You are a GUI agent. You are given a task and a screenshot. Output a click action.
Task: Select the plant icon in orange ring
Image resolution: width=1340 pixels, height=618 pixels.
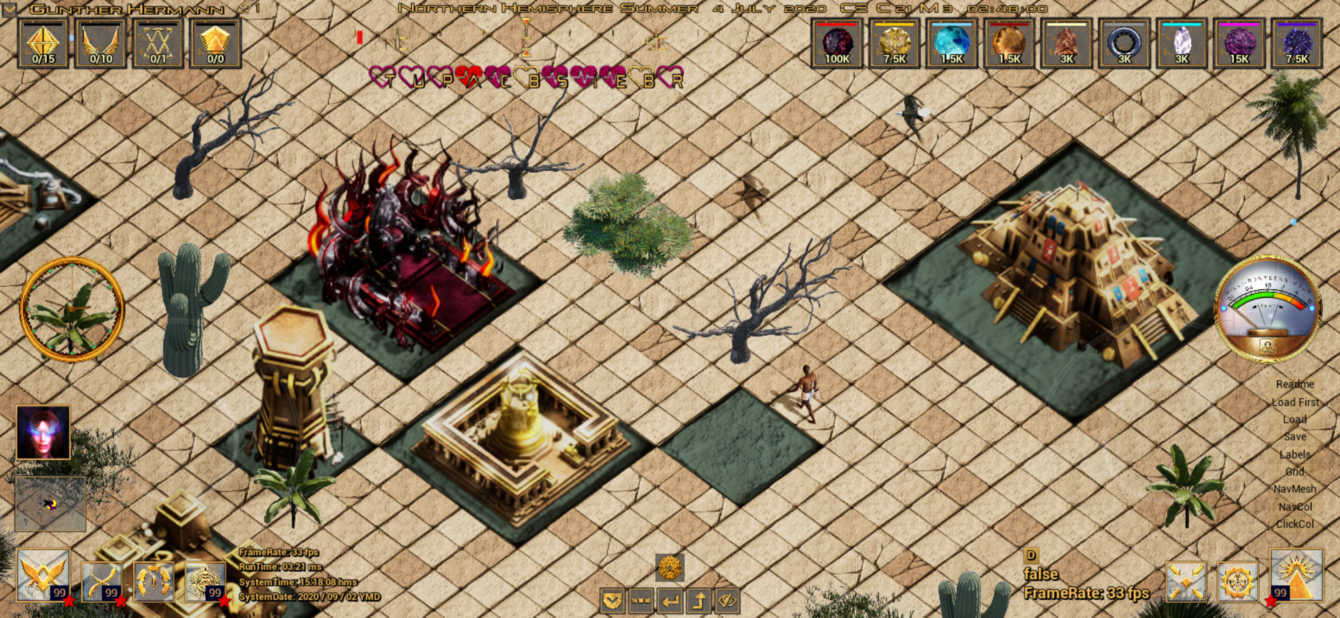click(72, 309)
